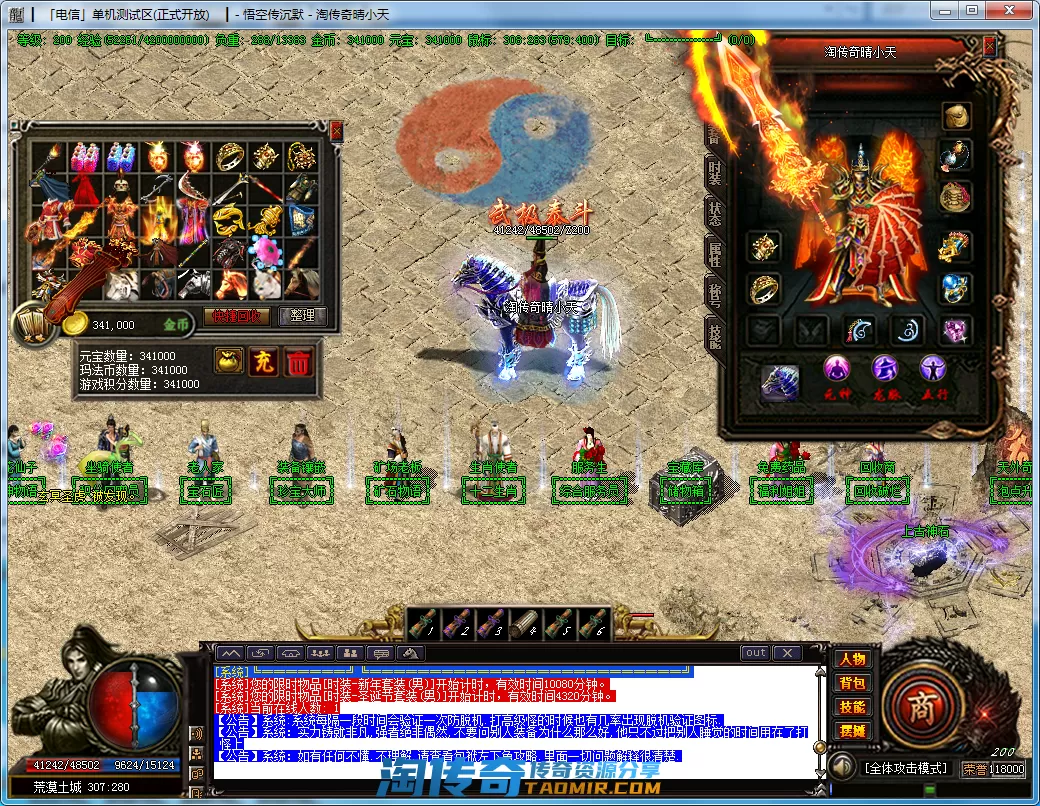Click the red trash bin icon

[298, 362]
